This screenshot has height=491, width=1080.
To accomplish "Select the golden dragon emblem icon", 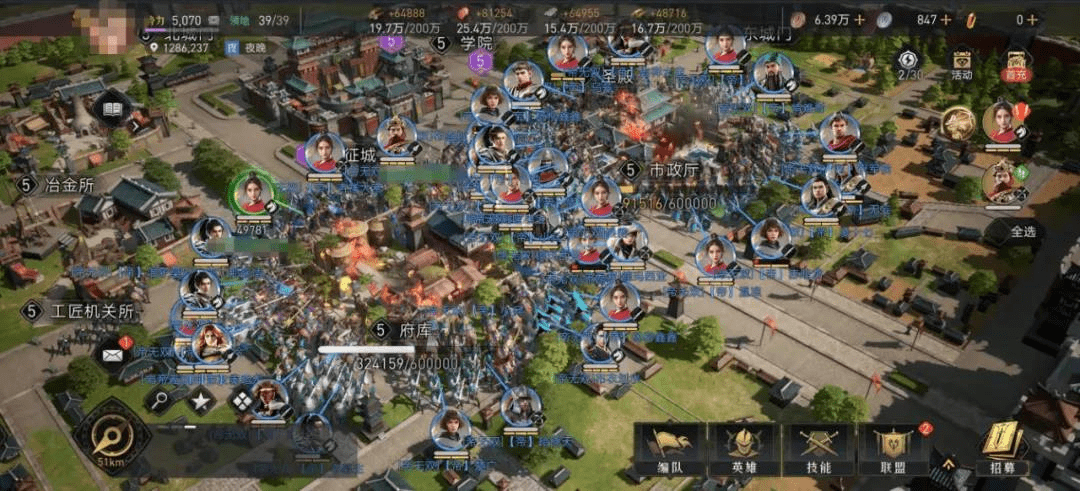I will 957,123.
